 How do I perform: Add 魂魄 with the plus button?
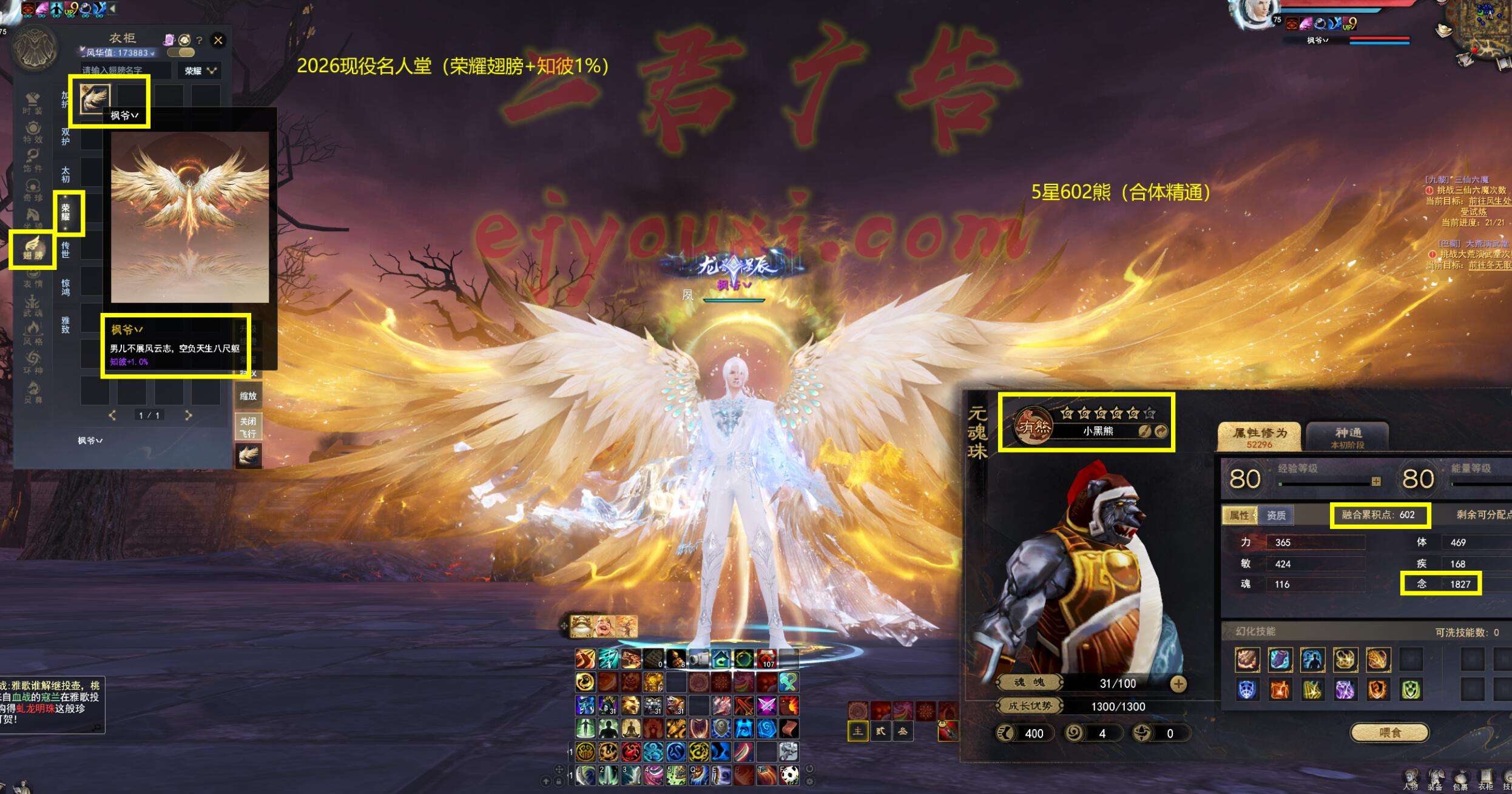coord(1178,684)
